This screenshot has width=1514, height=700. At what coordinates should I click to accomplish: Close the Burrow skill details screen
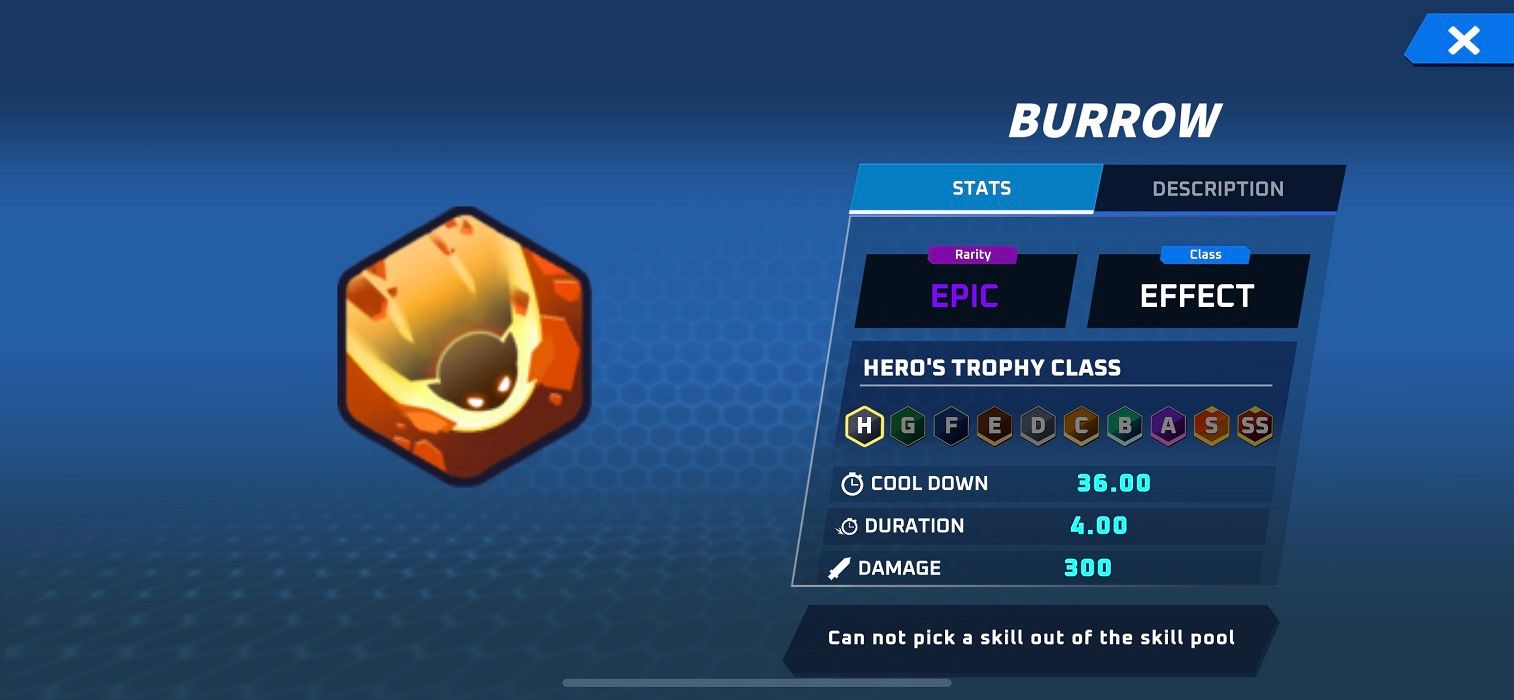click(1463, 41)
